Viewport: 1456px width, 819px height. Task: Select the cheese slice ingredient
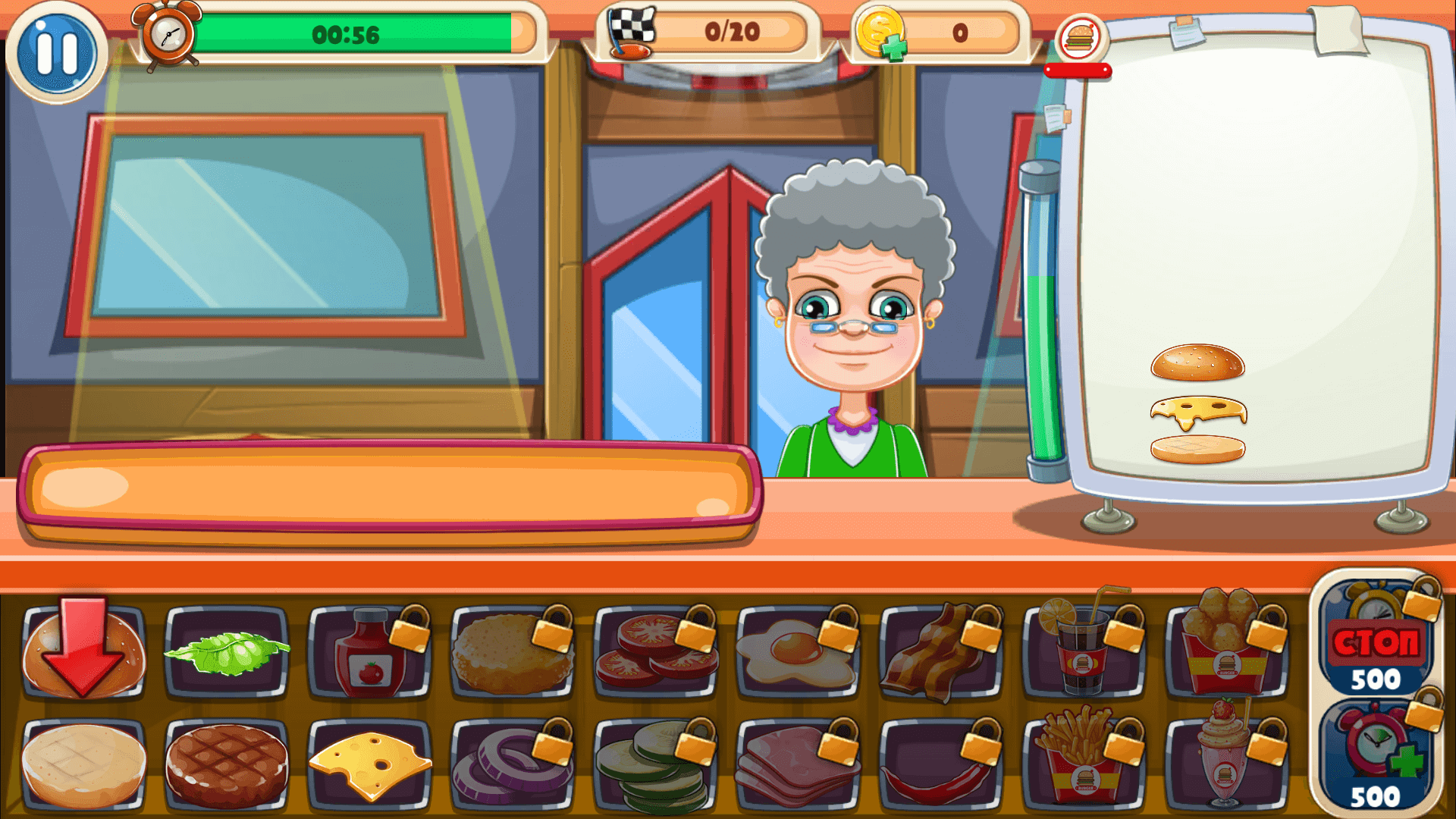click(x=368, y=762)
